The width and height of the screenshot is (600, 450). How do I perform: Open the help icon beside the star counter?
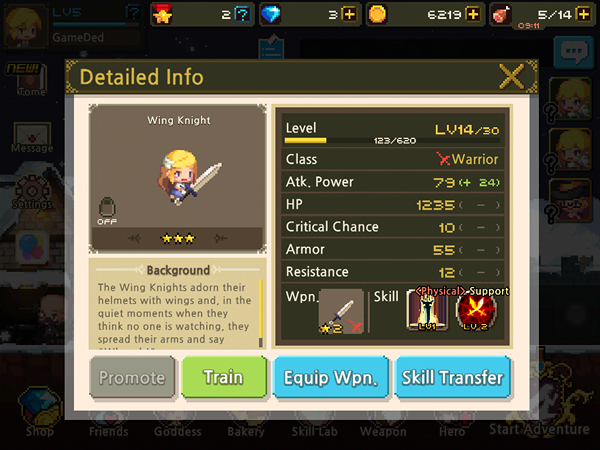[240, 14]
